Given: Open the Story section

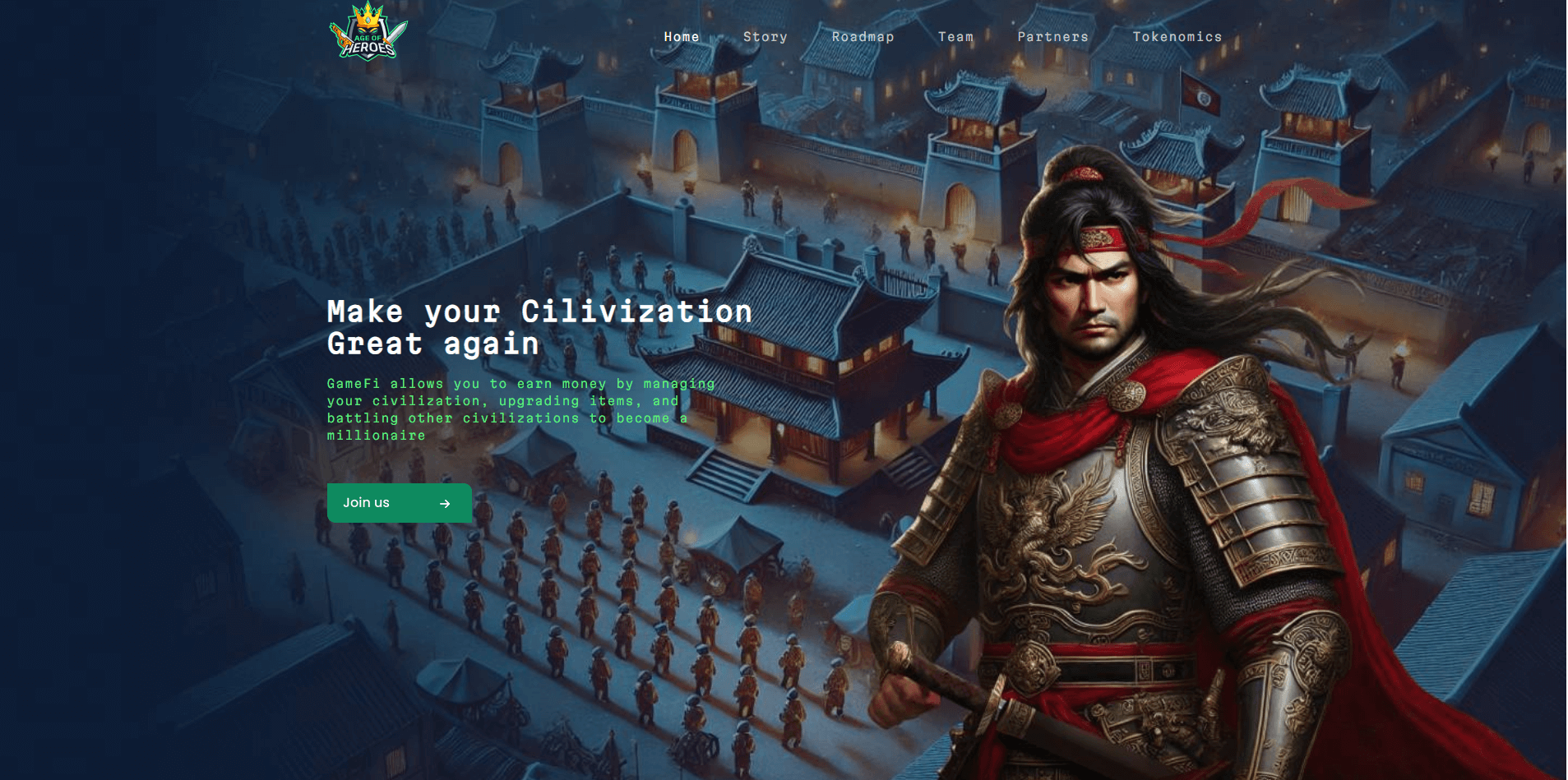Looking at the screenshot, I should point(765,37).
